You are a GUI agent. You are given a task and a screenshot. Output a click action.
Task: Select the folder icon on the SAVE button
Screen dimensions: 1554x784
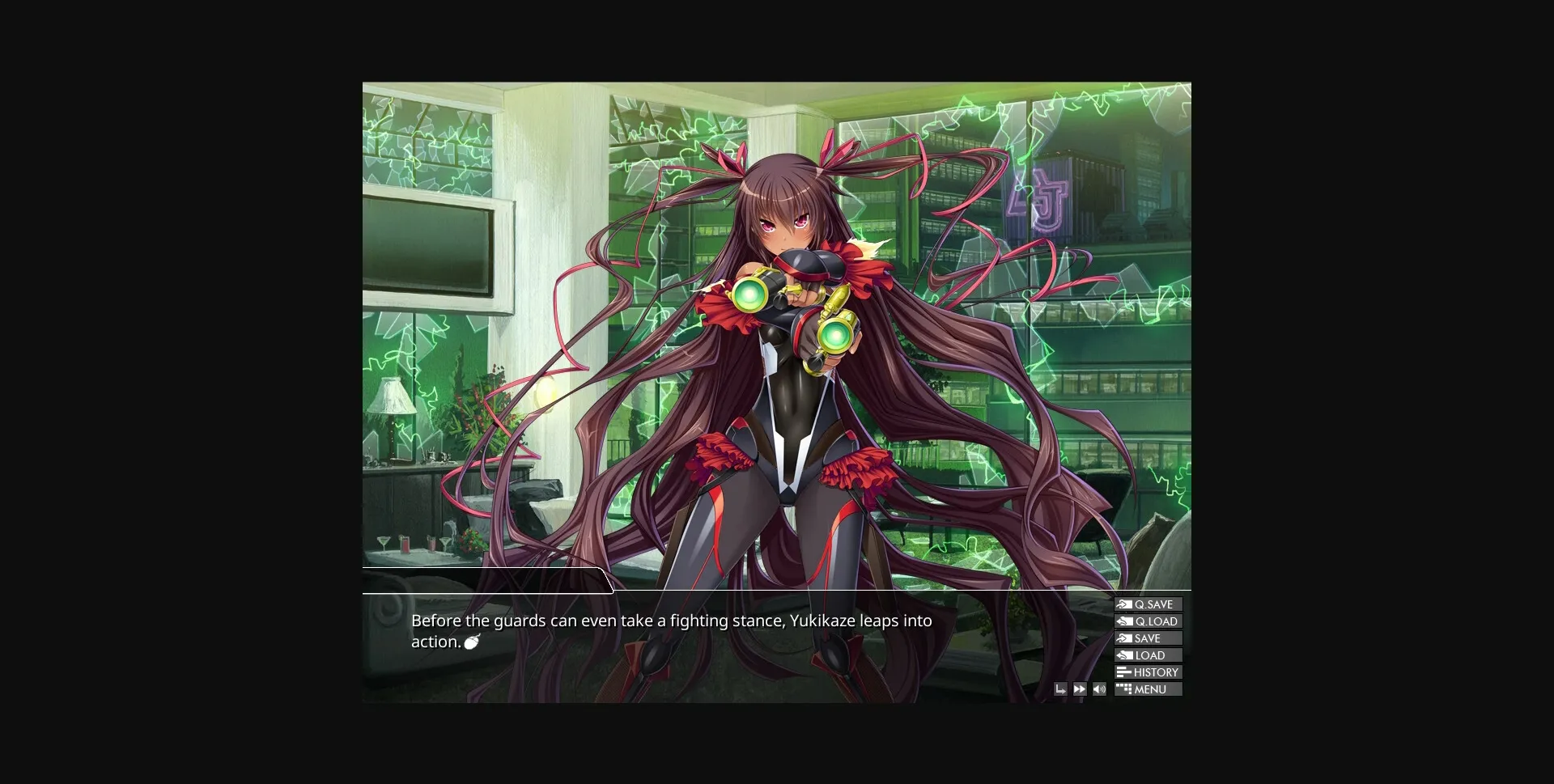coord(1125,638)
